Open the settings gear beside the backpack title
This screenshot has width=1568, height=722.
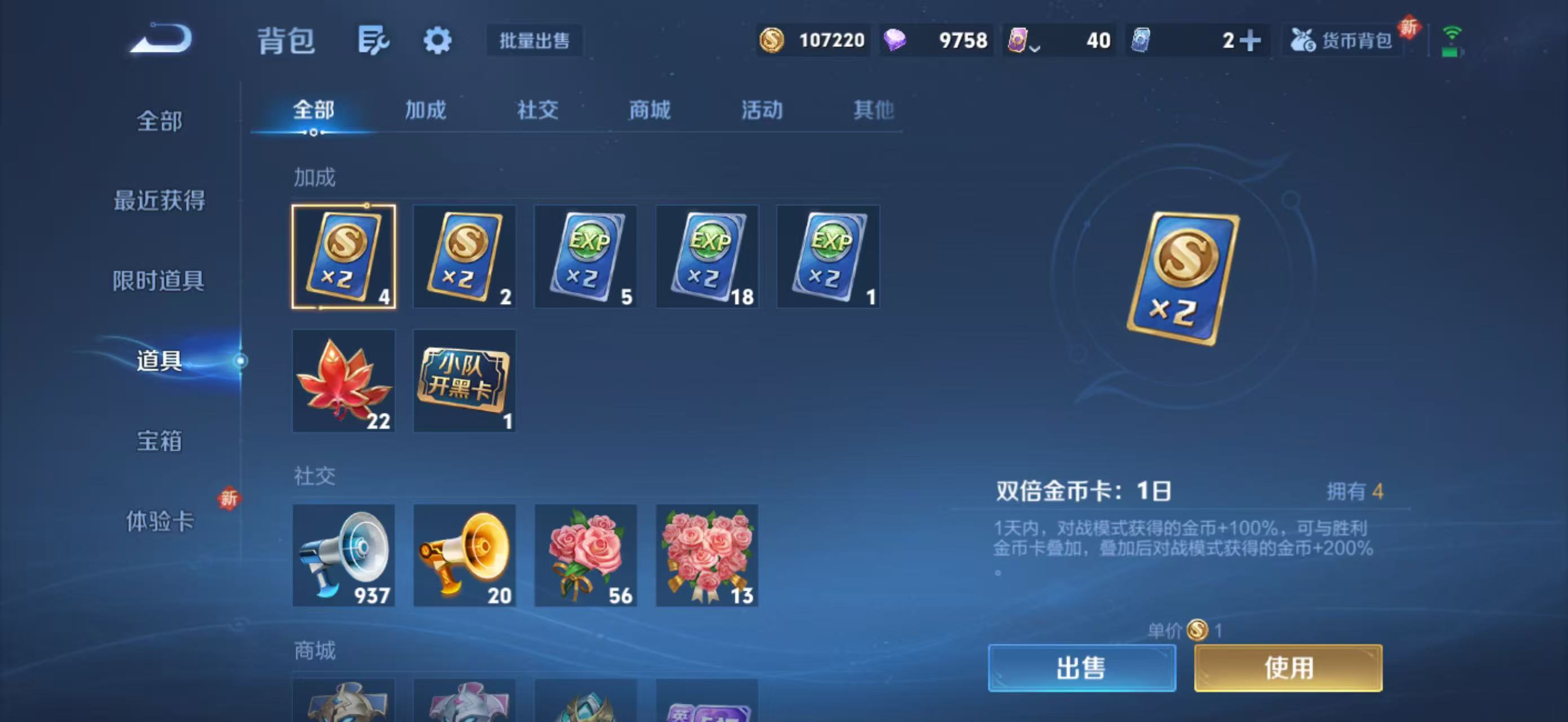pos(437,40)
